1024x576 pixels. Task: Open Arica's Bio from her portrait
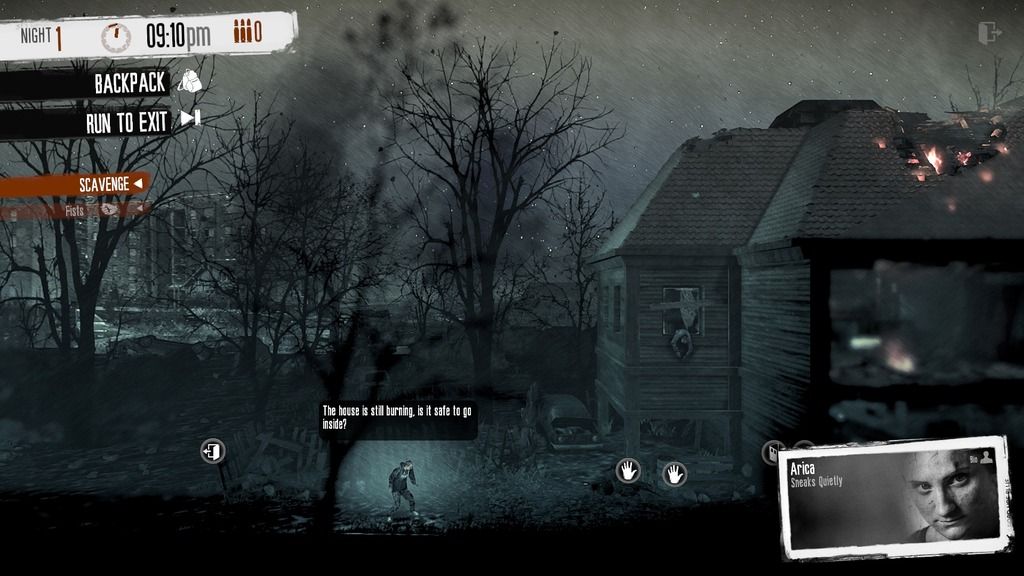point(980,457)
